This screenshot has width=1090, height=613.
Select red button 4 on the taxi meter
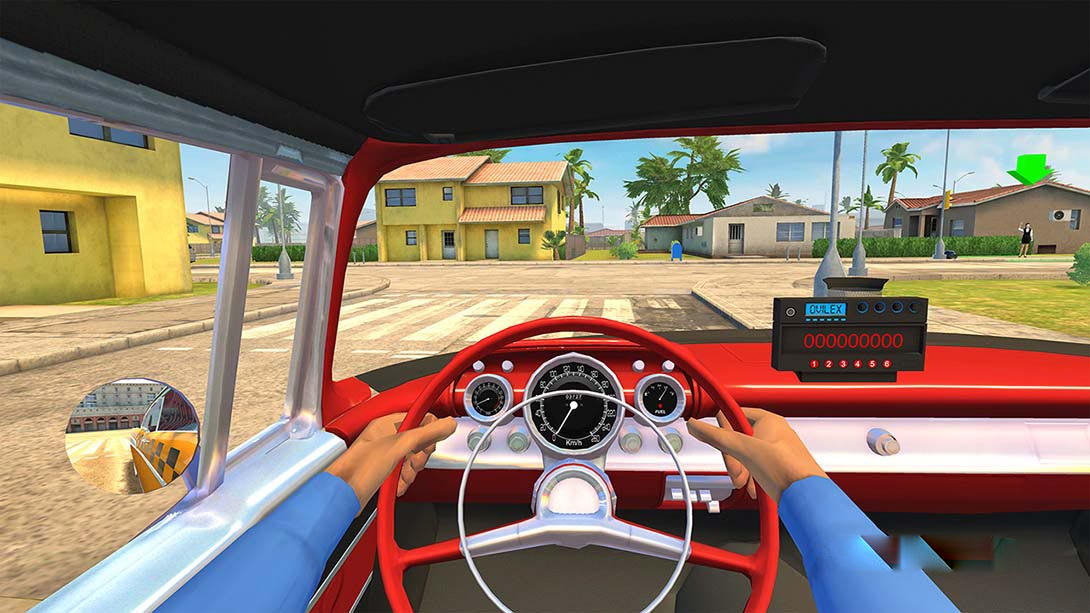856,364
